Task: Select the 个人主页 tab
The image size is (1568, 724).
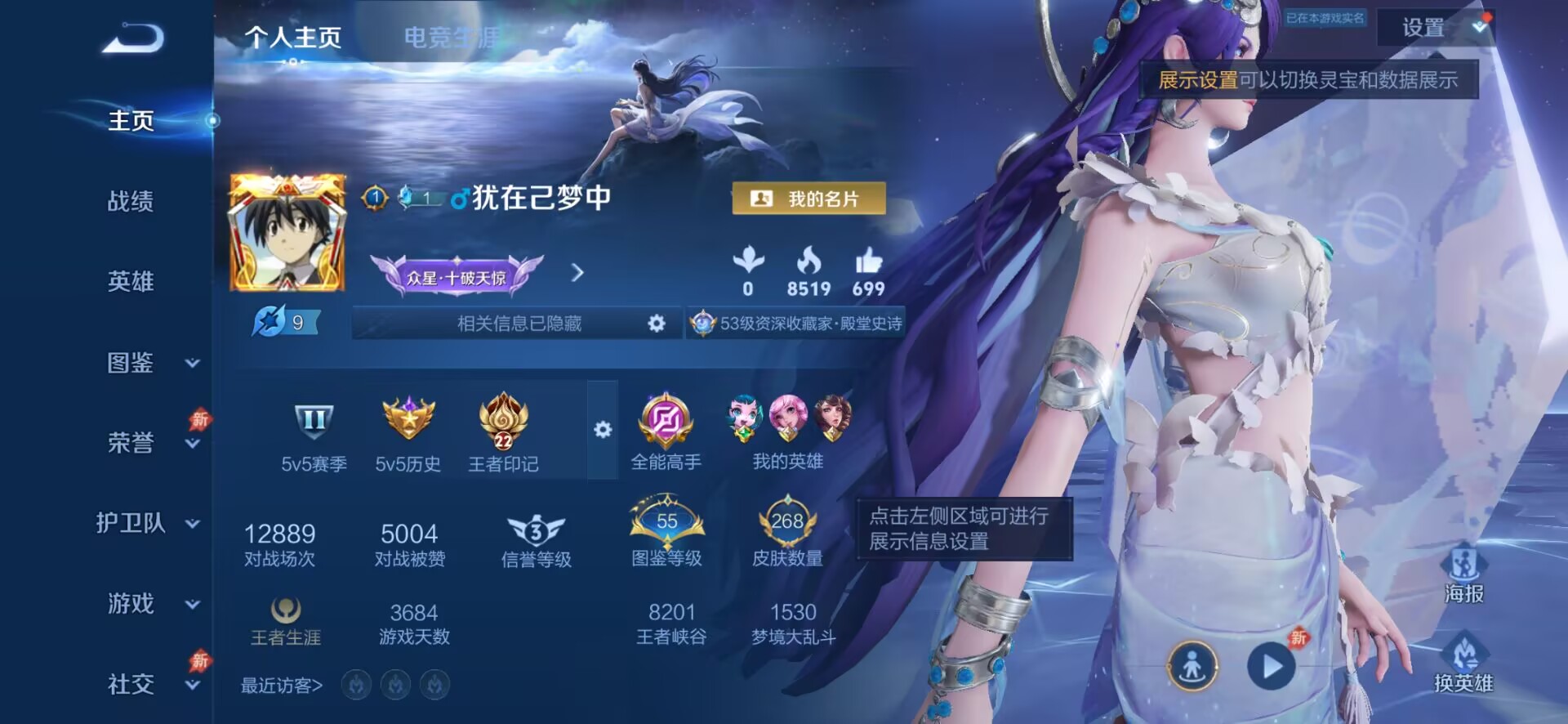Action: (294, 37)
